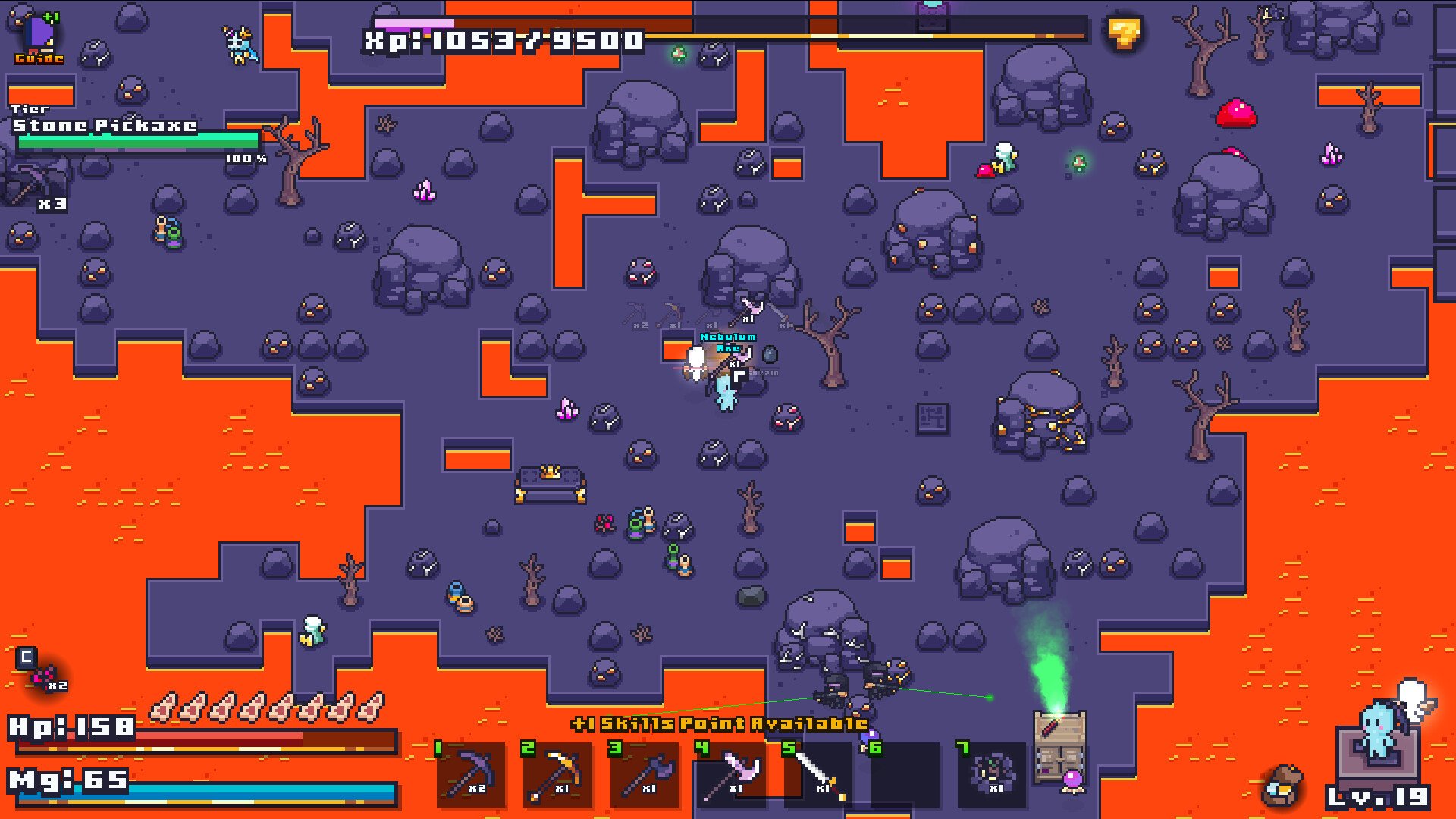The height and width of the screenshot is (819, 1456).
Task: Click the +1 Skills Point Available notice
Action: [x=719, y=723]
